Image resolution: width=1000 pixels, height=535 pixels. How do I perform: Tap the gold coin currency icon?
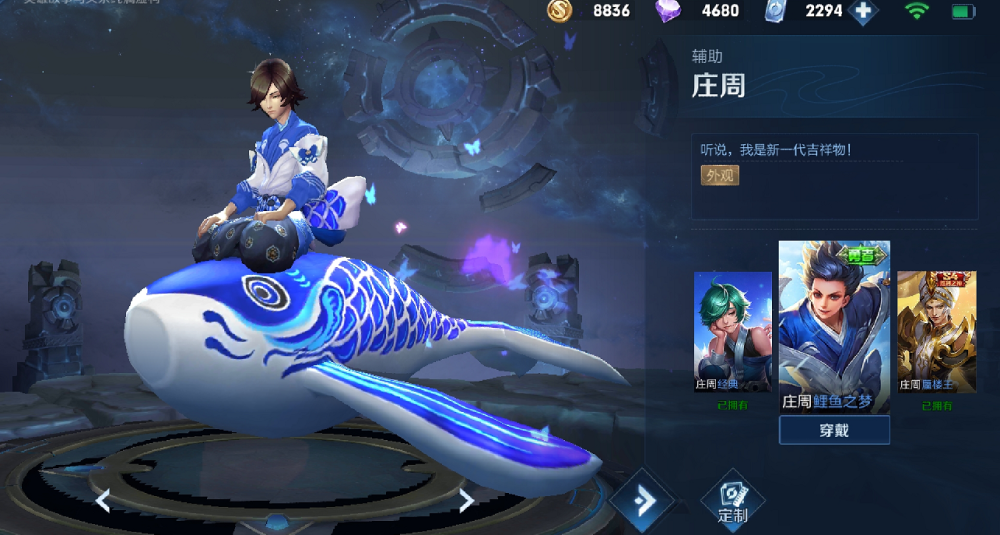[x=561, y=11]
